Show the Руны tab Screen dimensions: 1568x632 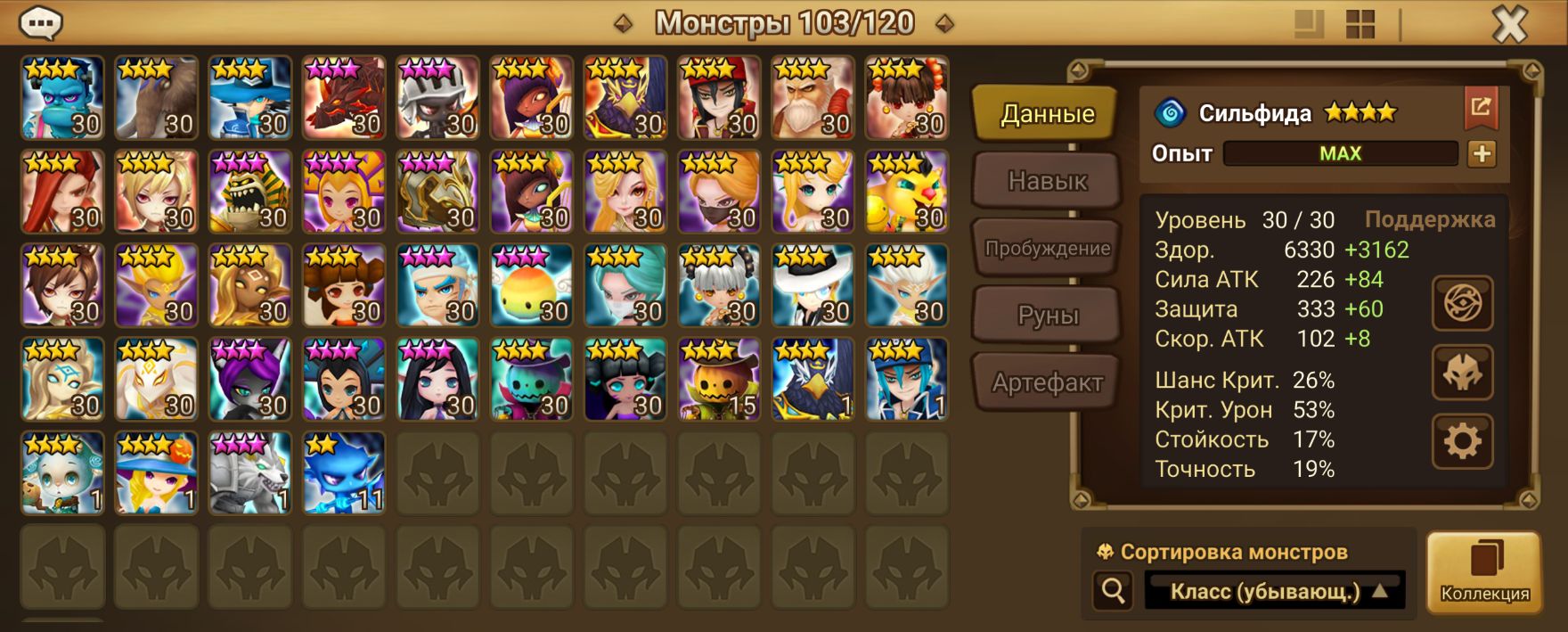point(1046,316)
